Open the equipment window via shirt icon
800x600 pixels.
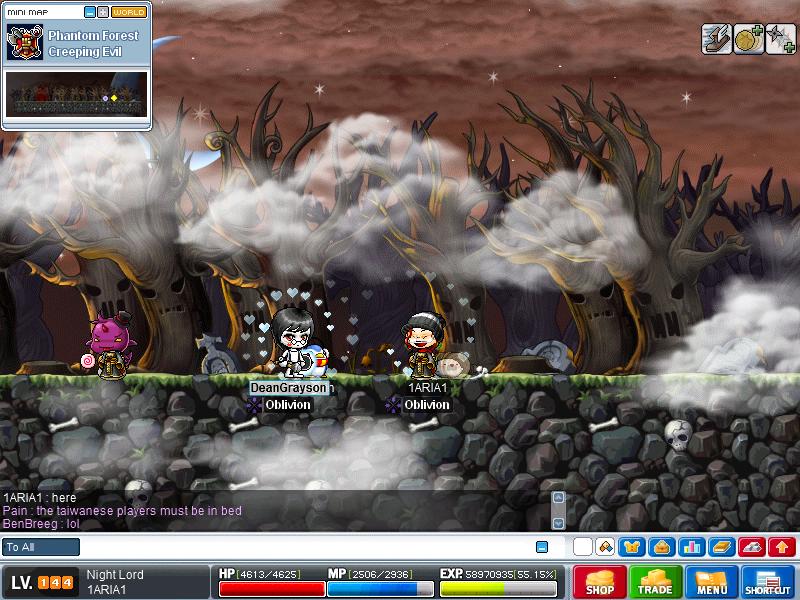coord(632,547)
